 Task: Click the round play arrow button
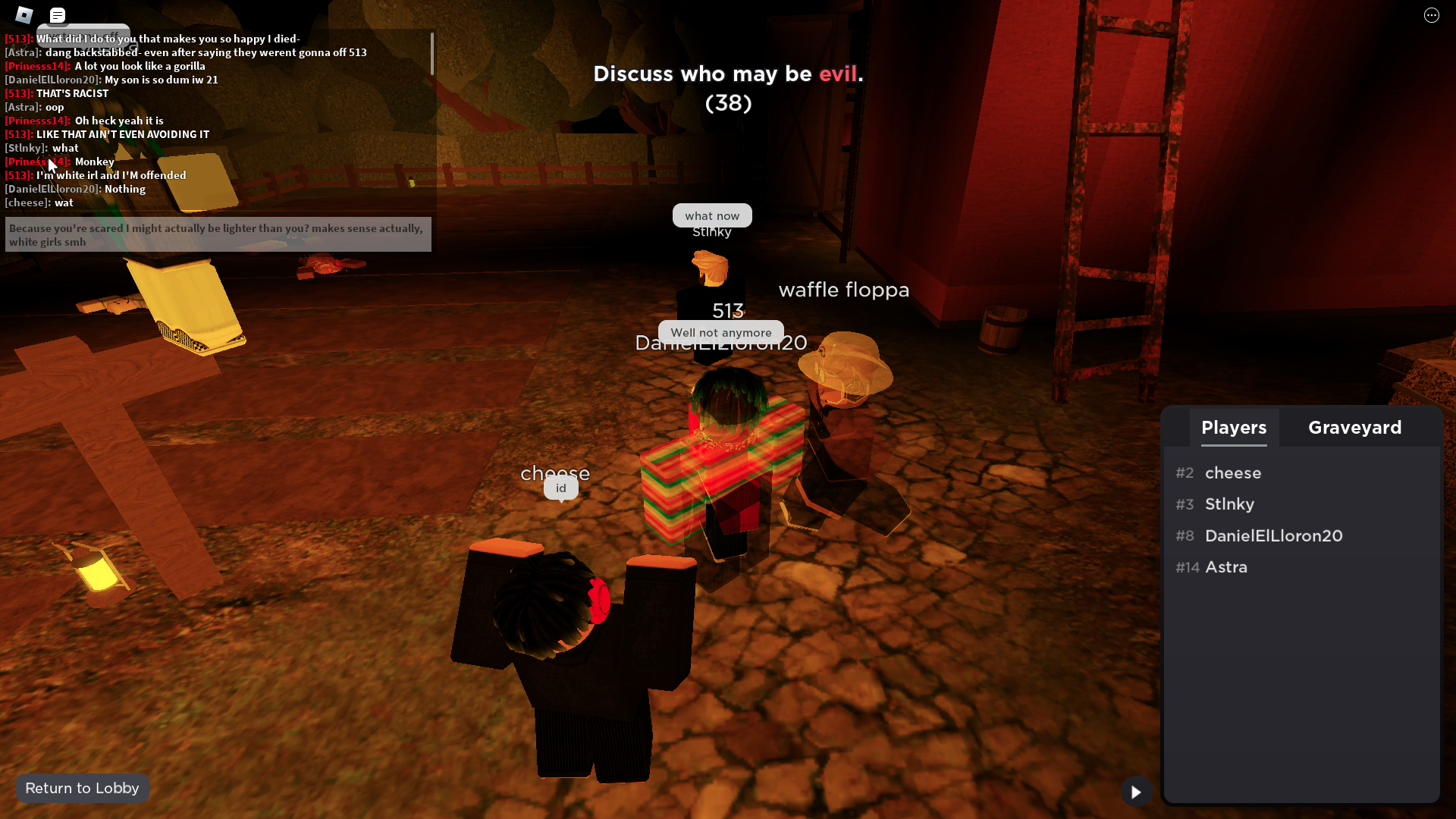[1136, 792]
